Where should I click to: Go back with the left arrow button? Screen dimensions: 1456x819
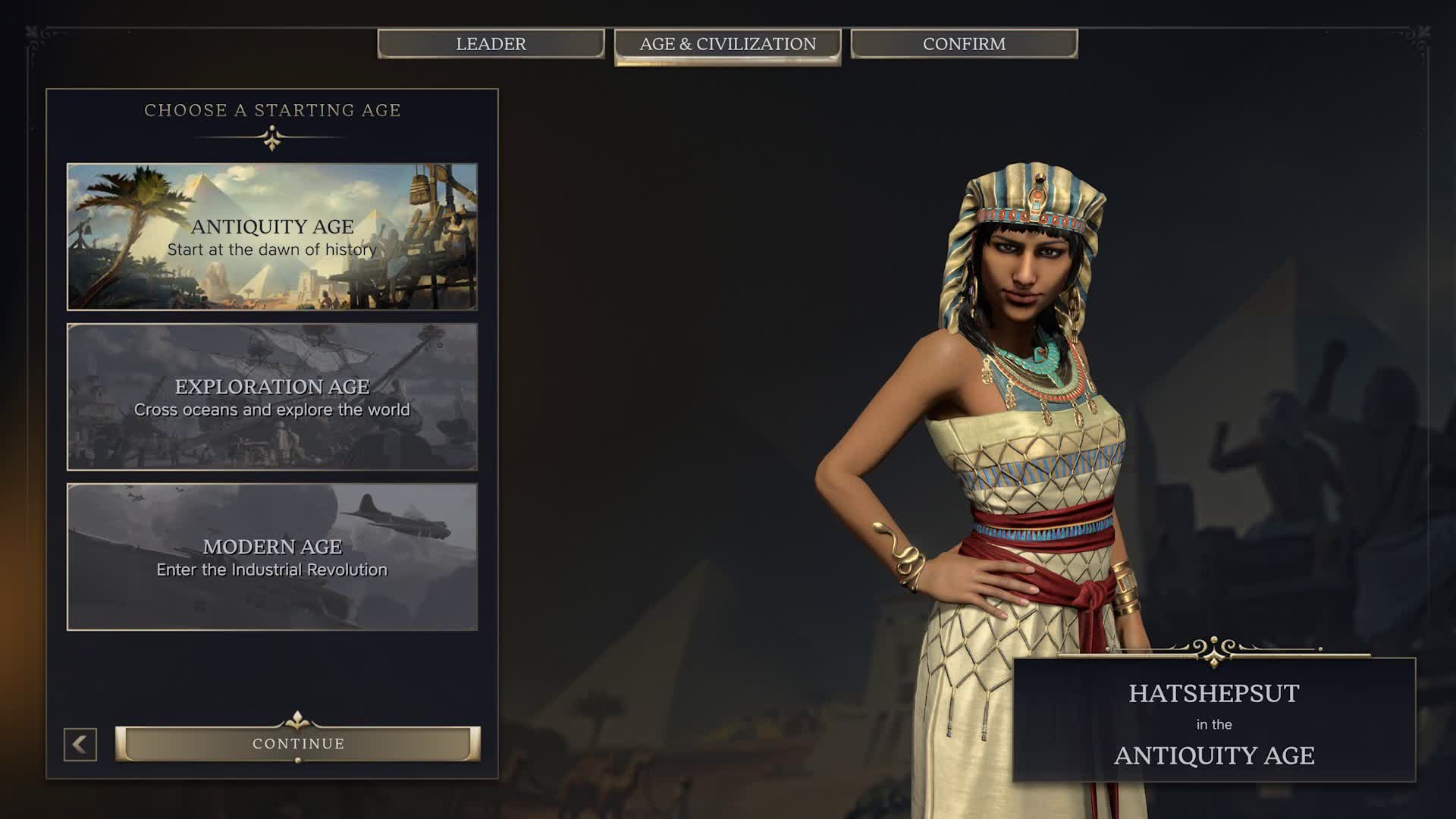click(x=80, y=745)
